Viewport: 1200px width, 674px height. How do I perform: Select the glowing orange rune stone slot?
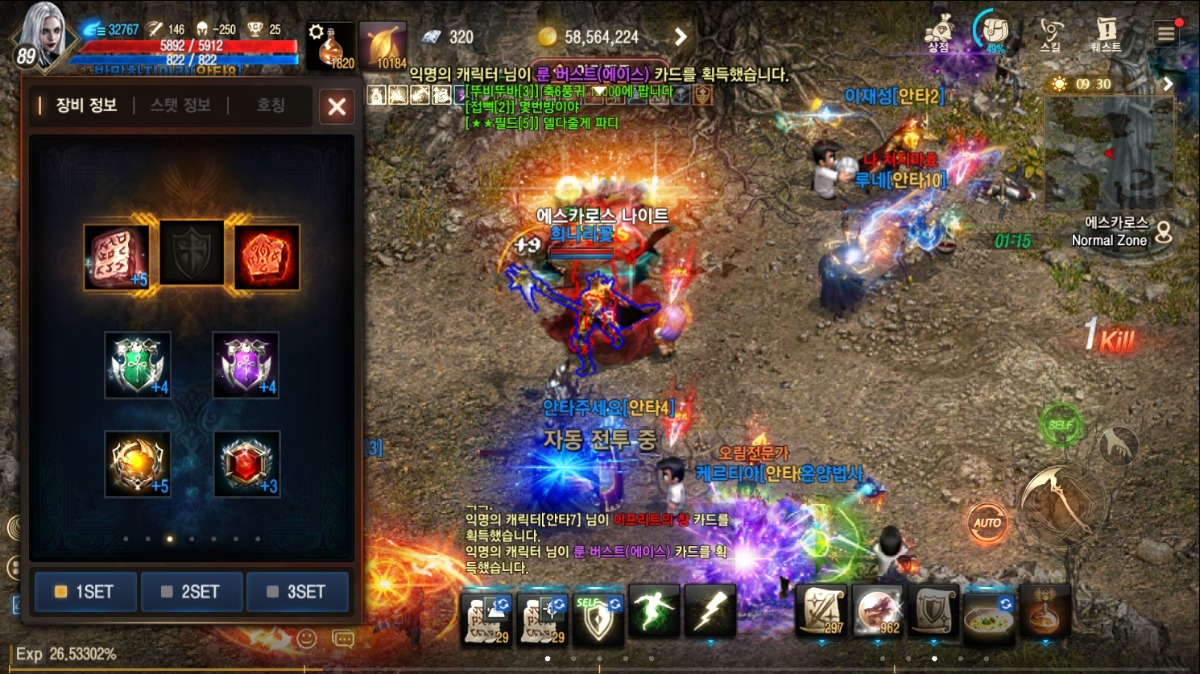266,257
